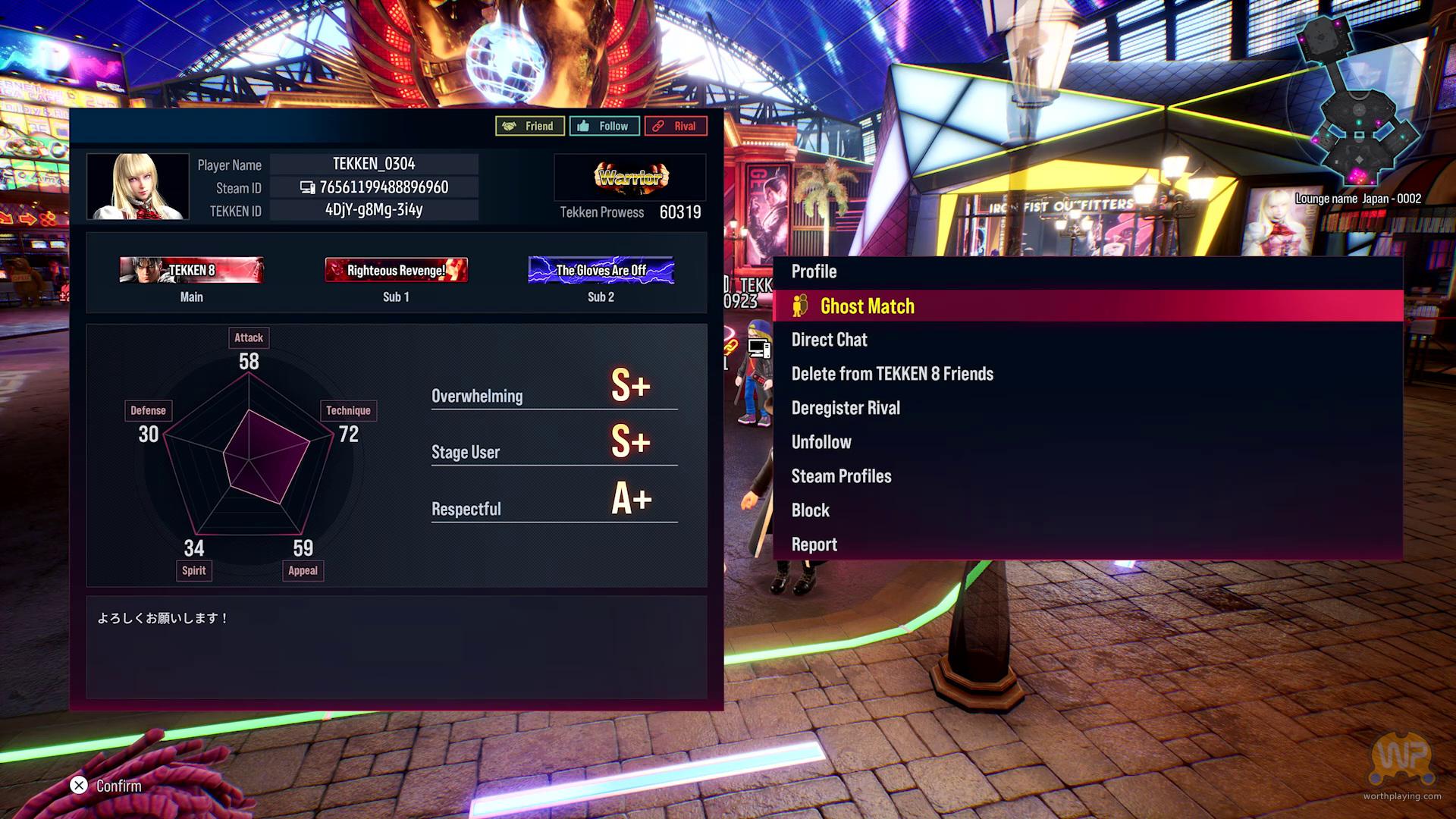Open the Profile menu entry
Viewport: 1456px width, 819px height.
(814, 272)
